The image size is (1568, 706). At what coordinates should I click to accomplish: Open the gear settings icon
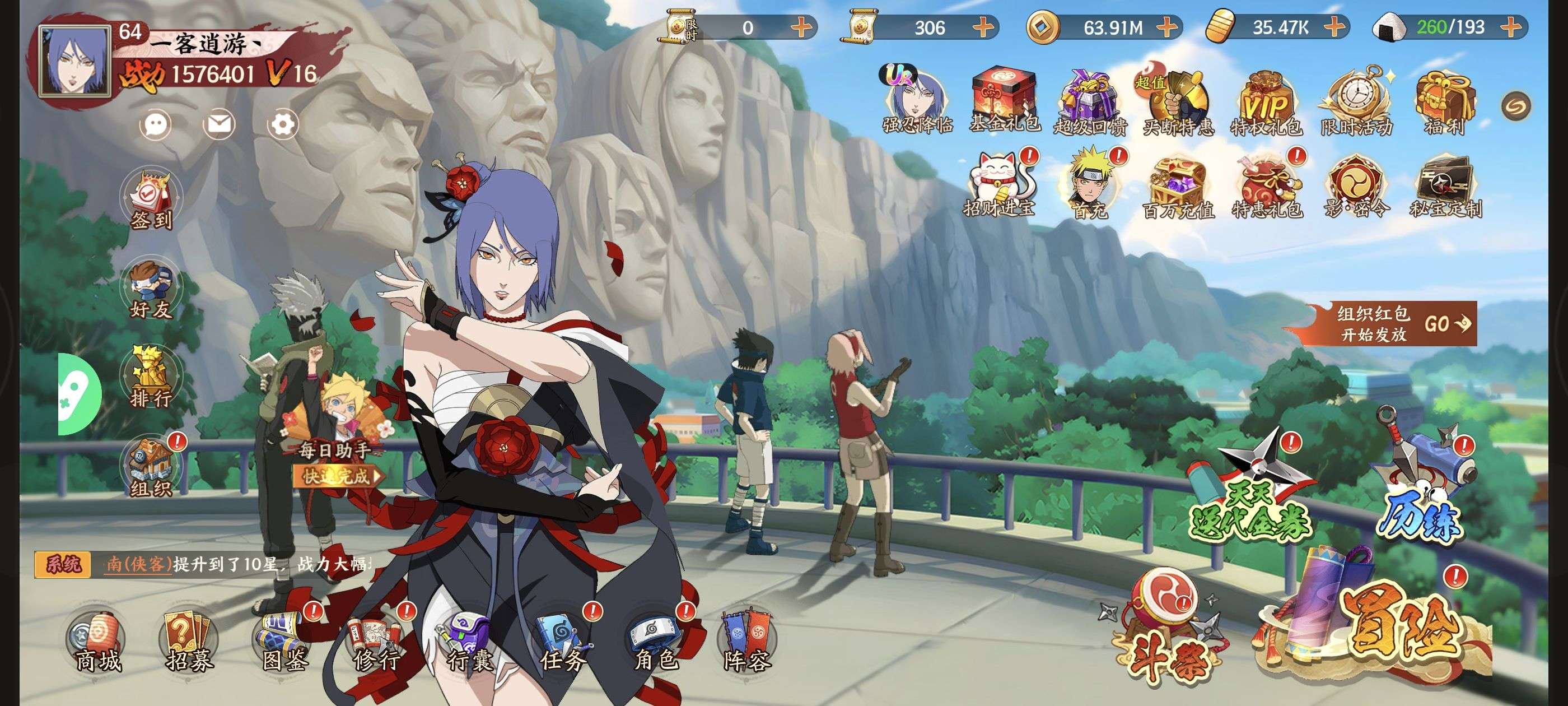click(x=283, y=125)
